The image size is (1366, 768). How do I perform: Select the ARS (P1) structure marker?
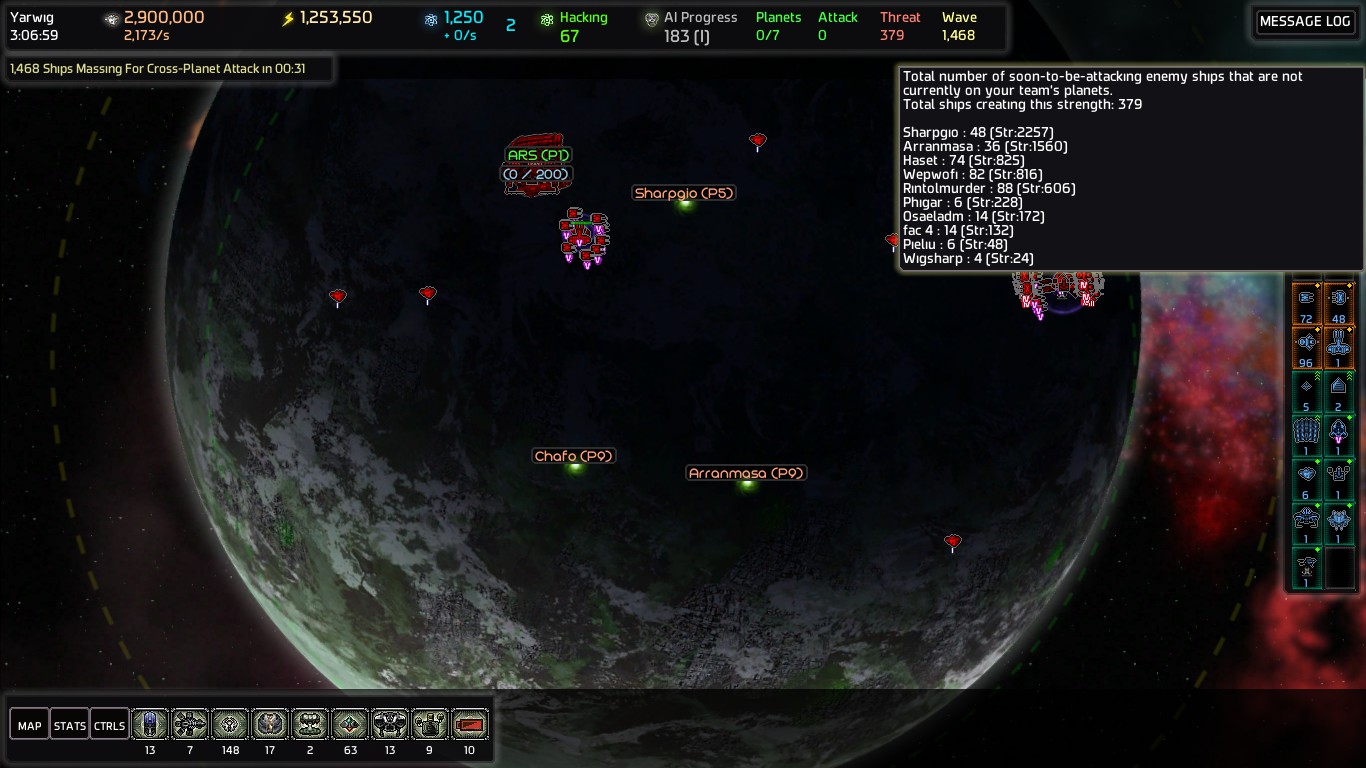click(537, 156)
